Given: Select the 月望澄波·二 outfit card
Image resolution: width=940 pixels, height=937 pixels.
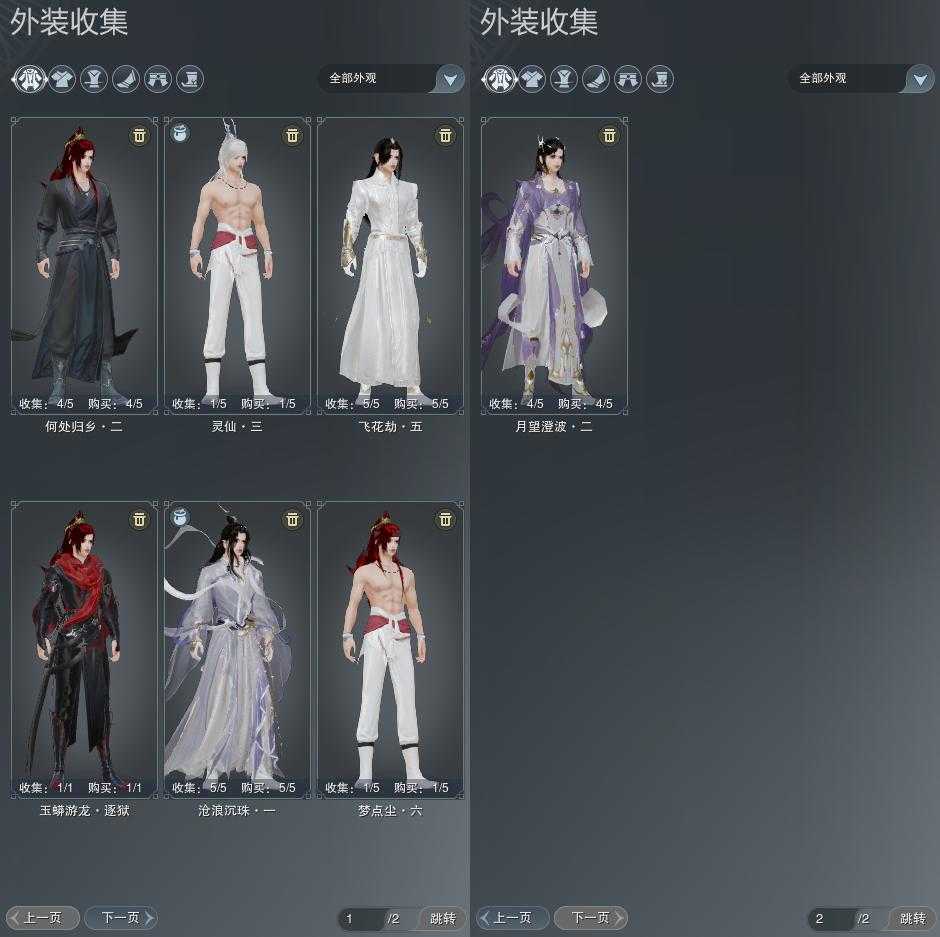Looking at the screenshot, I should click(x=554, y=265).
